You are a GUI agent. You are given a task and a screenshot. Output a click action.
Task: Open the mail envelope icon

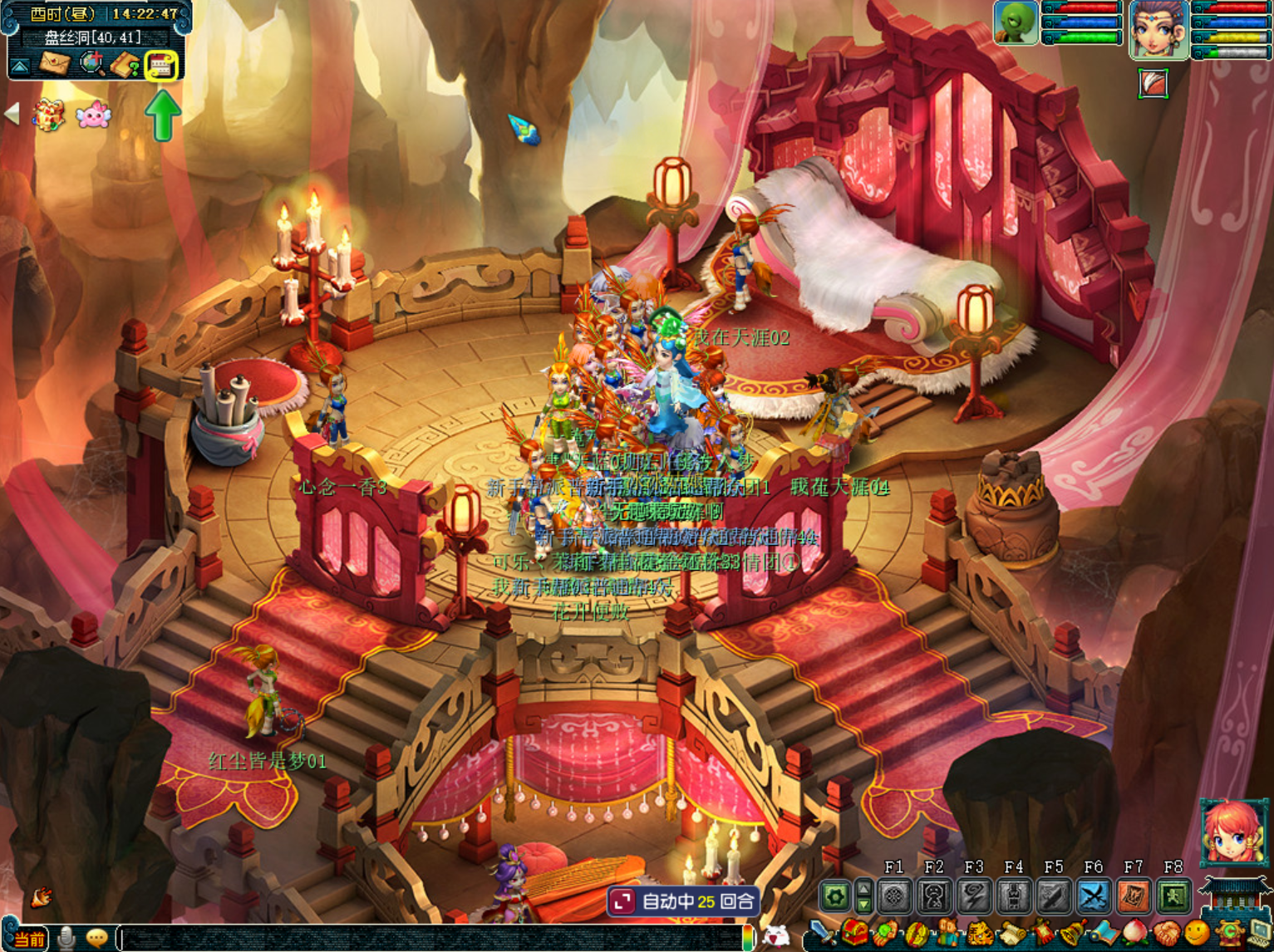(54, 64)
